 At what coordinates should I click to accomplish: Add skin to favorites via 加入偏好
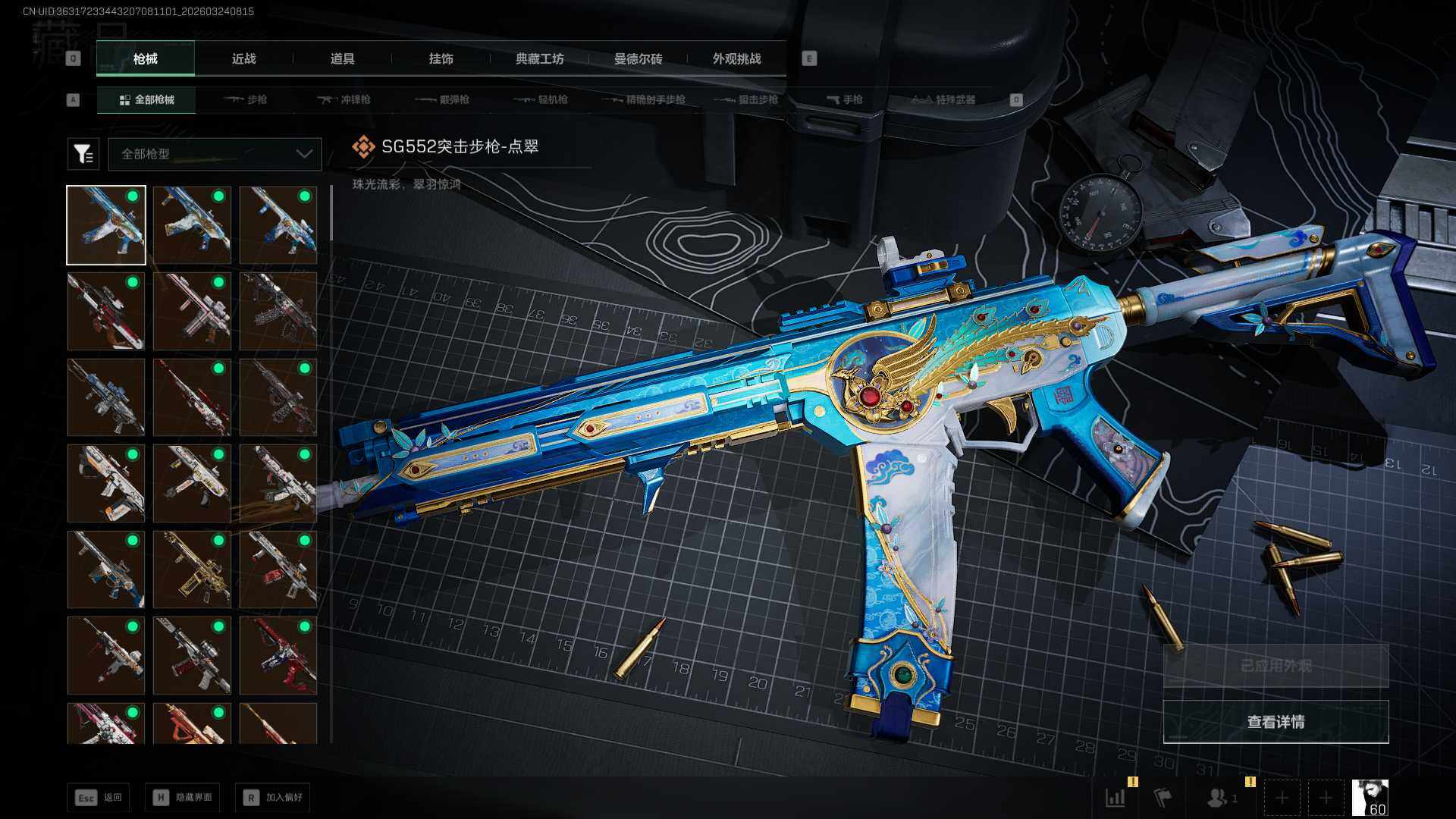(x=273, y=797)
